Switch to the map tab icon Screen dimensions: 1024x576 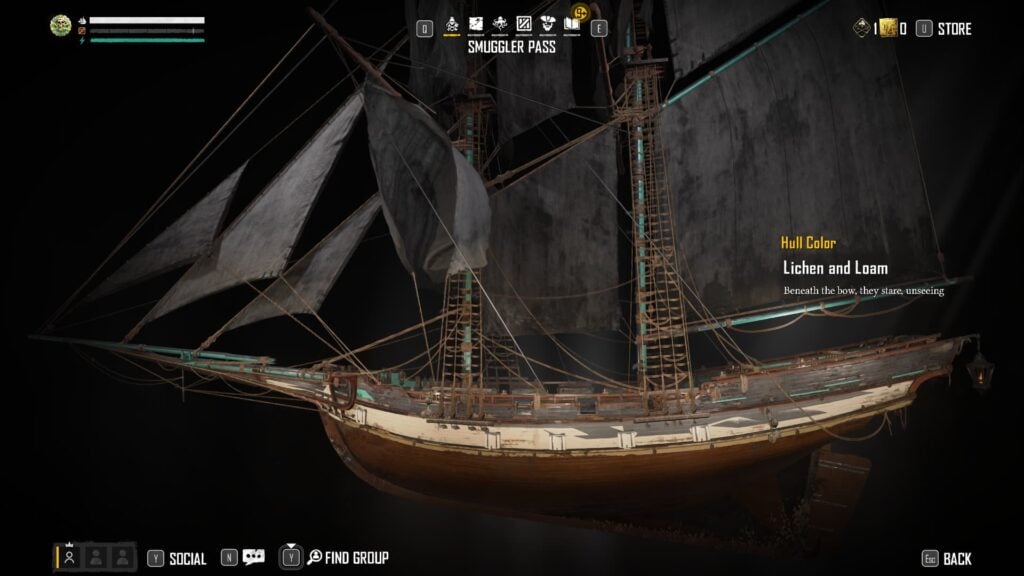pyautogui.click(x=477, y=24)
